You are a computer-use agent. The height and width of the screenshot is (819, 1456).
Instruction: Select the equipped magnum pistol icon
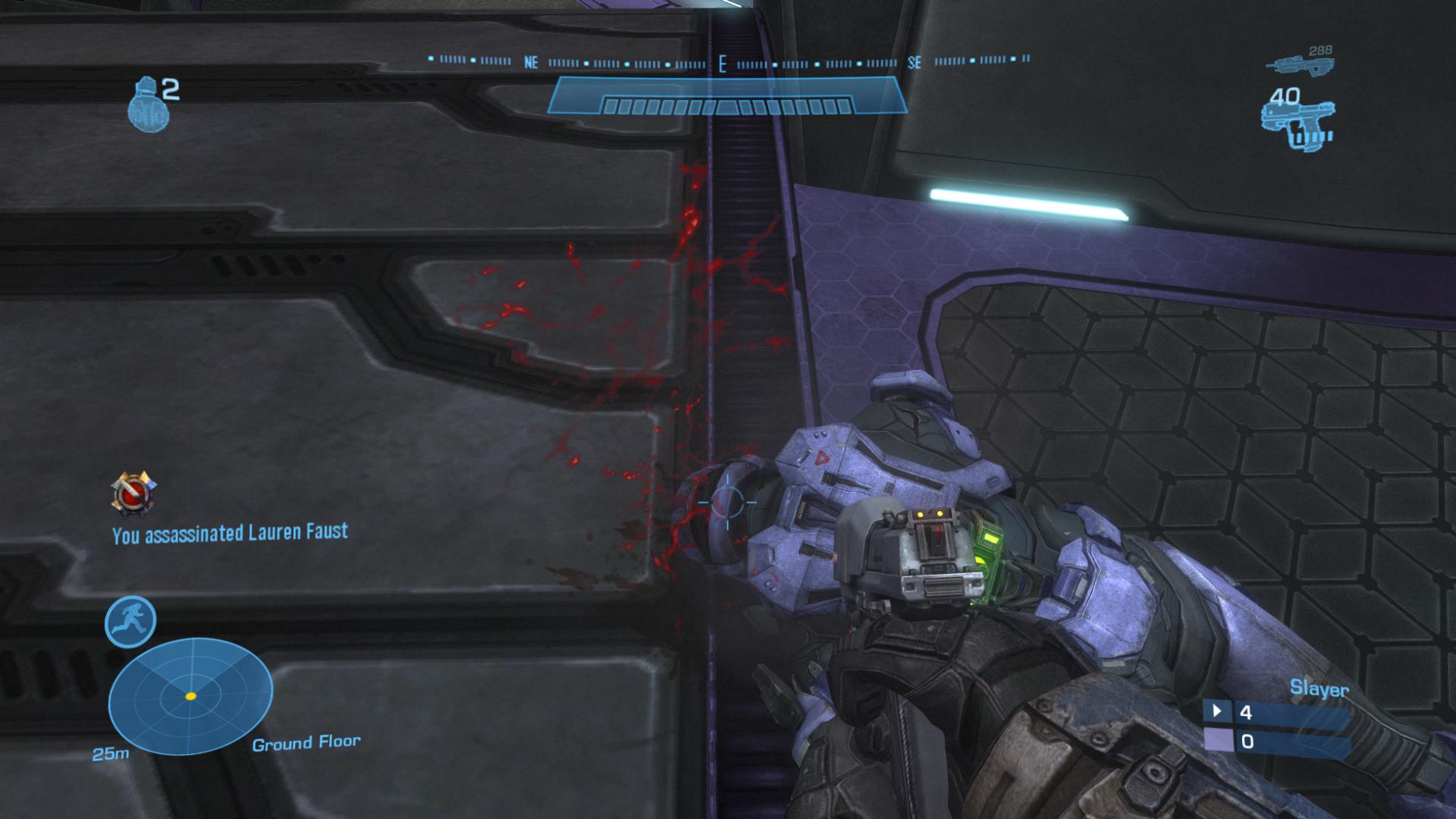click(x=1295, y=123)
